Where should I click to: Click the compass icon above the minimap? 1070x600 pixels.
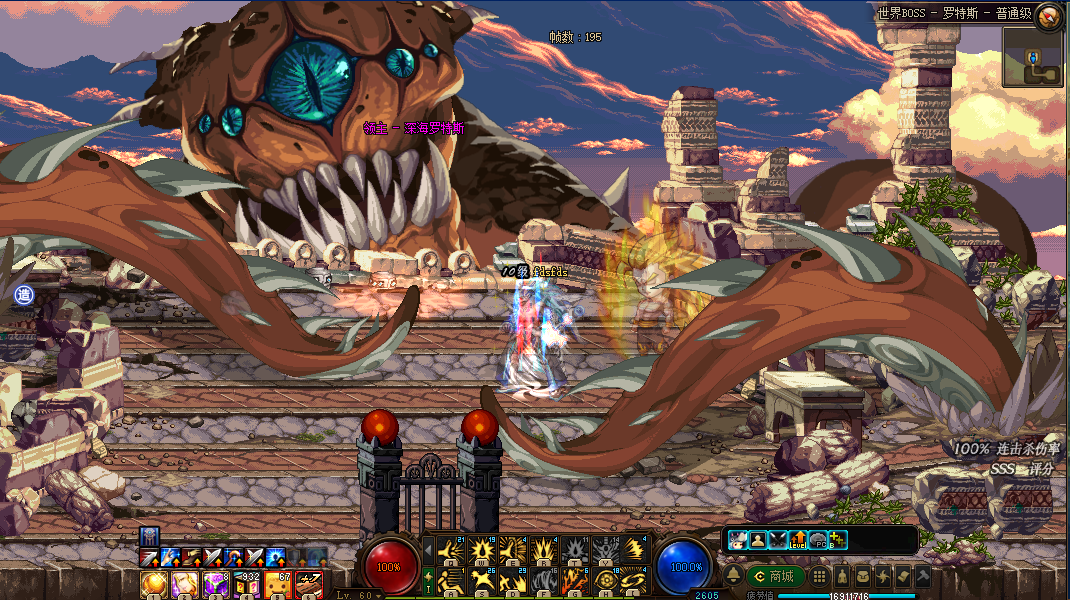pyautogui.click(x=1049, y=14)
